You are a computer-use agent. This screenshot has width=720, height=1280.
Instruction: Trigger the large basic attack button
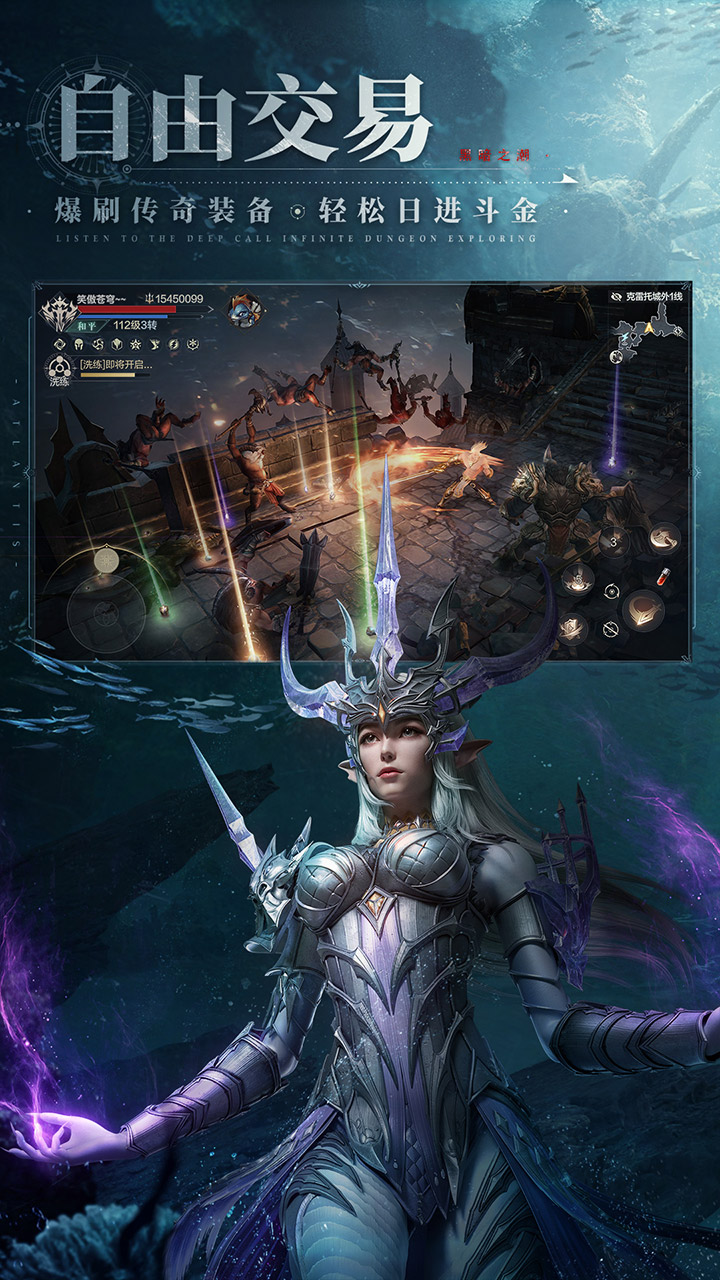pos(642,609)
